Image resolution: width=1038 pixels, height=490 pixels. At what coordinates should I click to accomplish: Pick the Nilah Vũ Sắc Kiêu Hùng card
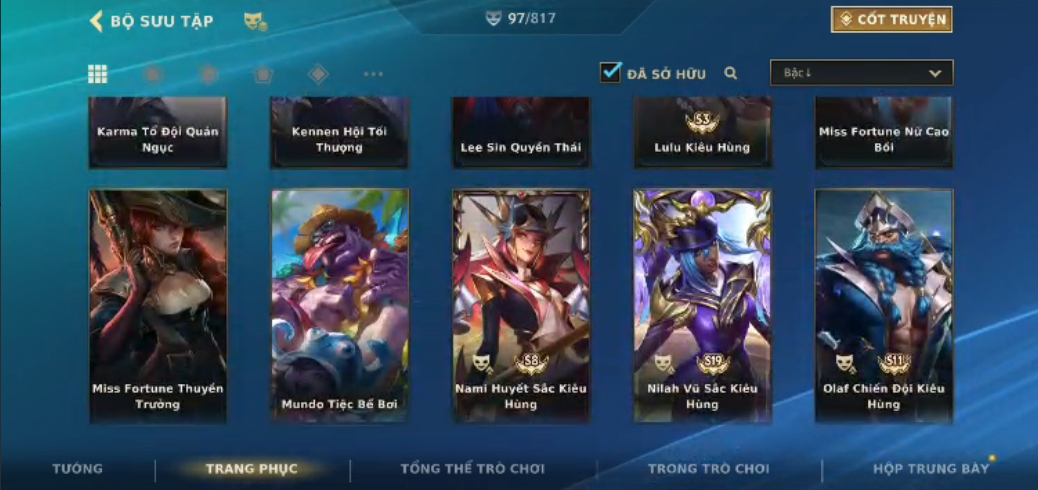click(x=702, y=305)
